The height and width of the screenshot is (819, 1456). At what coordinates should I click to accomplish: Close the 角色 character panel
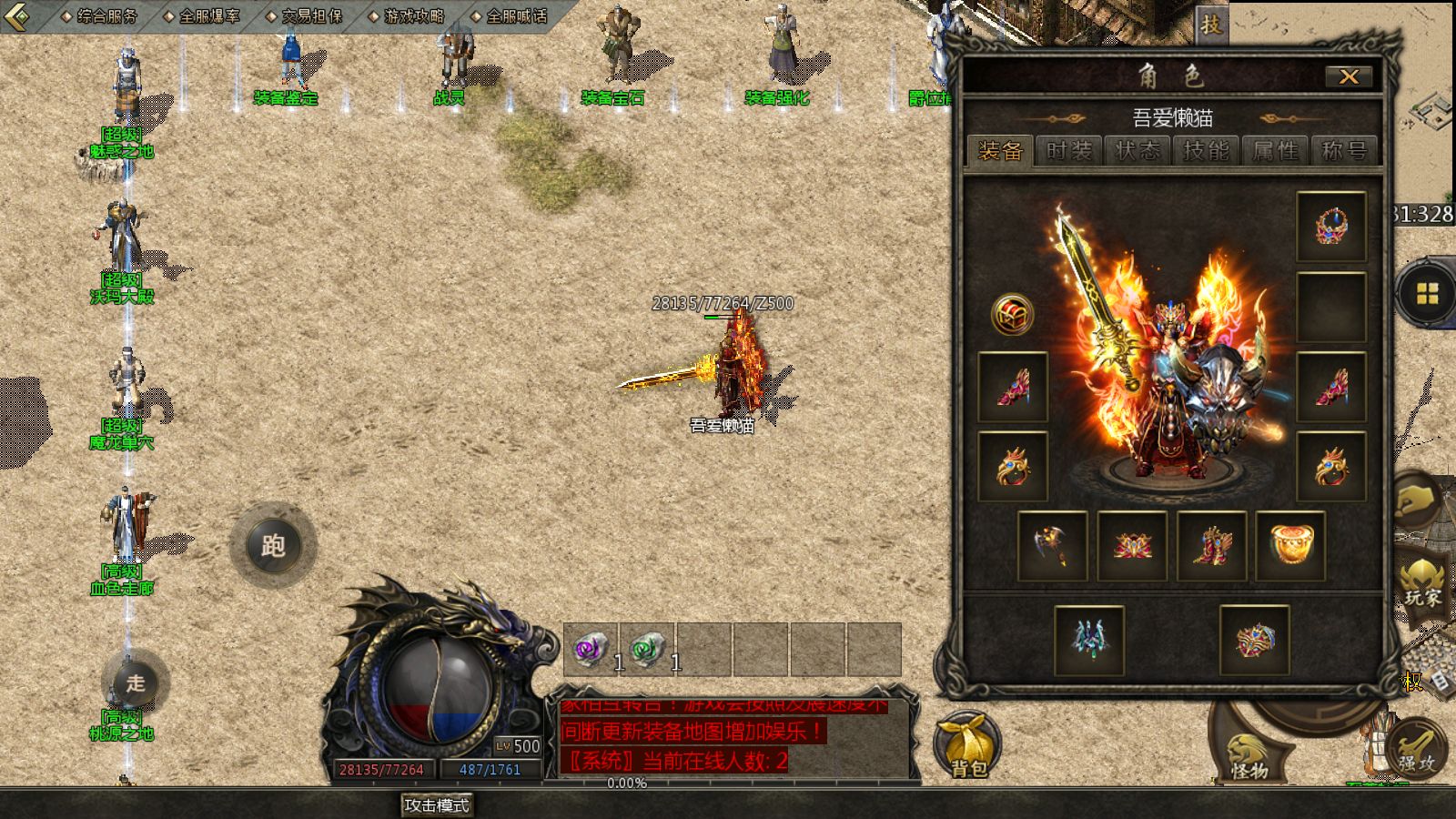coord(1348,77)
